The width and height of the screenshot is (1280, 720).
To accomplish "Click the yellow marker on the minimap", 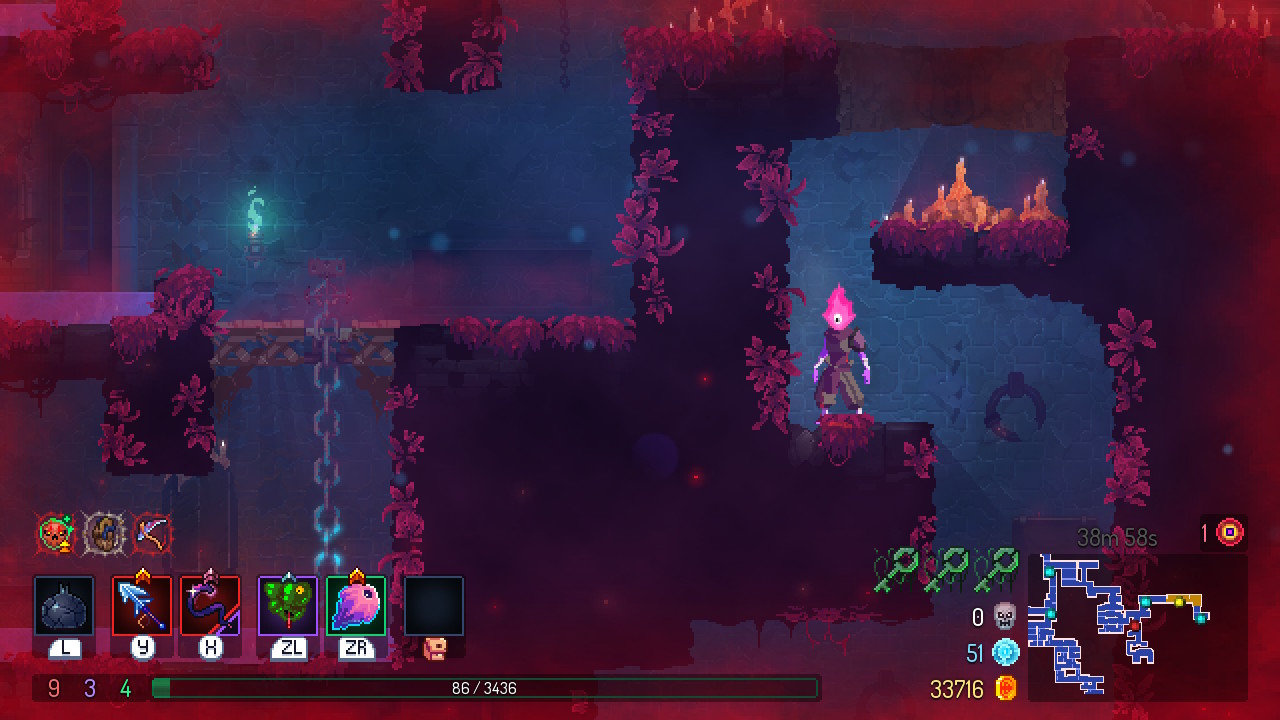I will click(x=1179, y=602).
